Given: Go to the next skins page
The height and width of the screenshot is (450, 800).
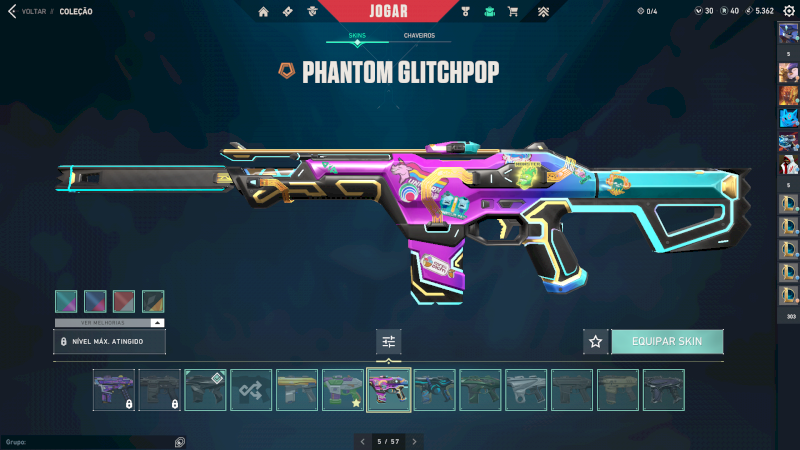Looking at the screenshot, I should point(415,441).
